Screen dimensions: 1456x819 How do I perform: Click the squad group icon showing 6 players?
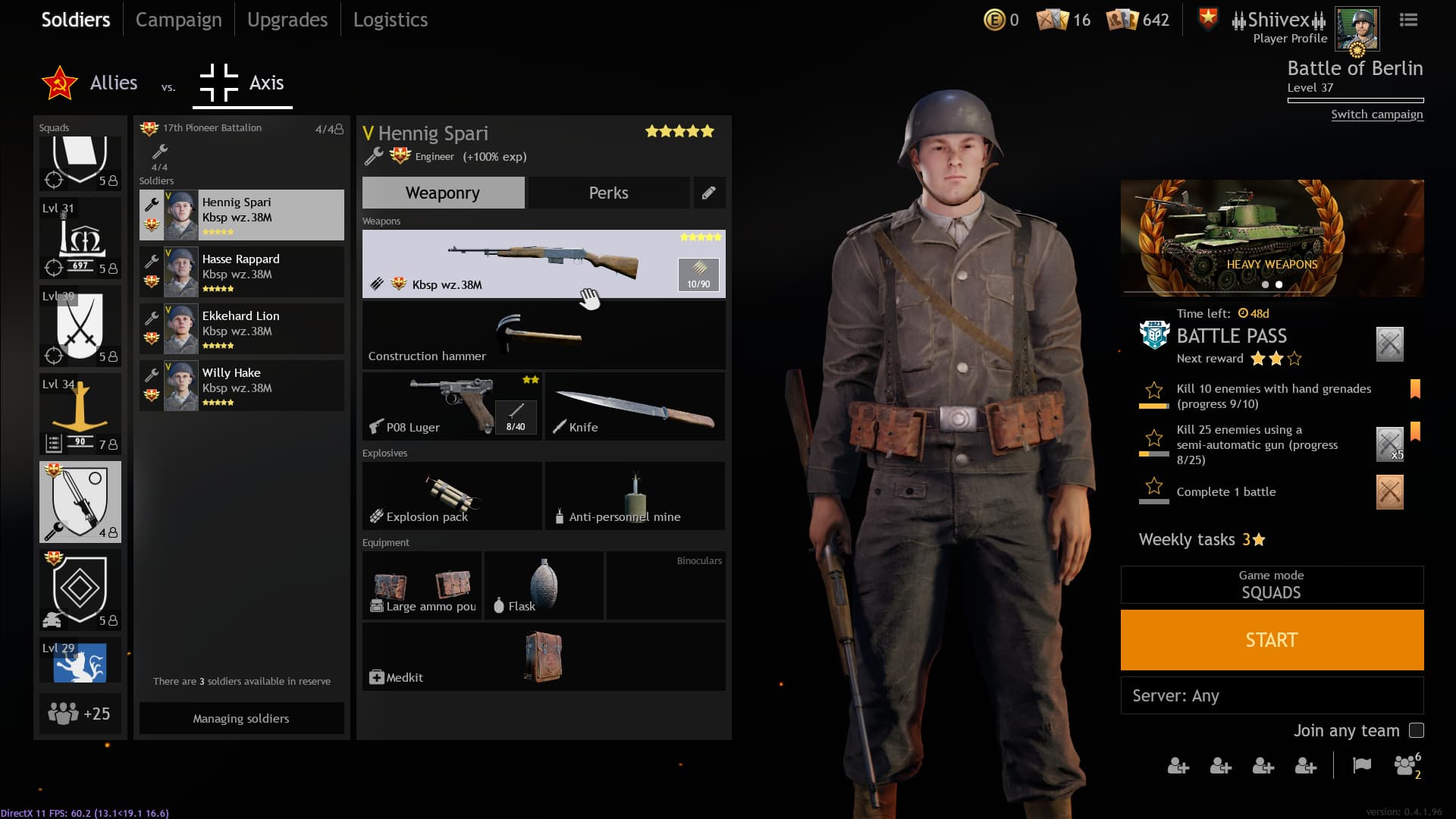pyautogui.click(x=1405, y=767)
